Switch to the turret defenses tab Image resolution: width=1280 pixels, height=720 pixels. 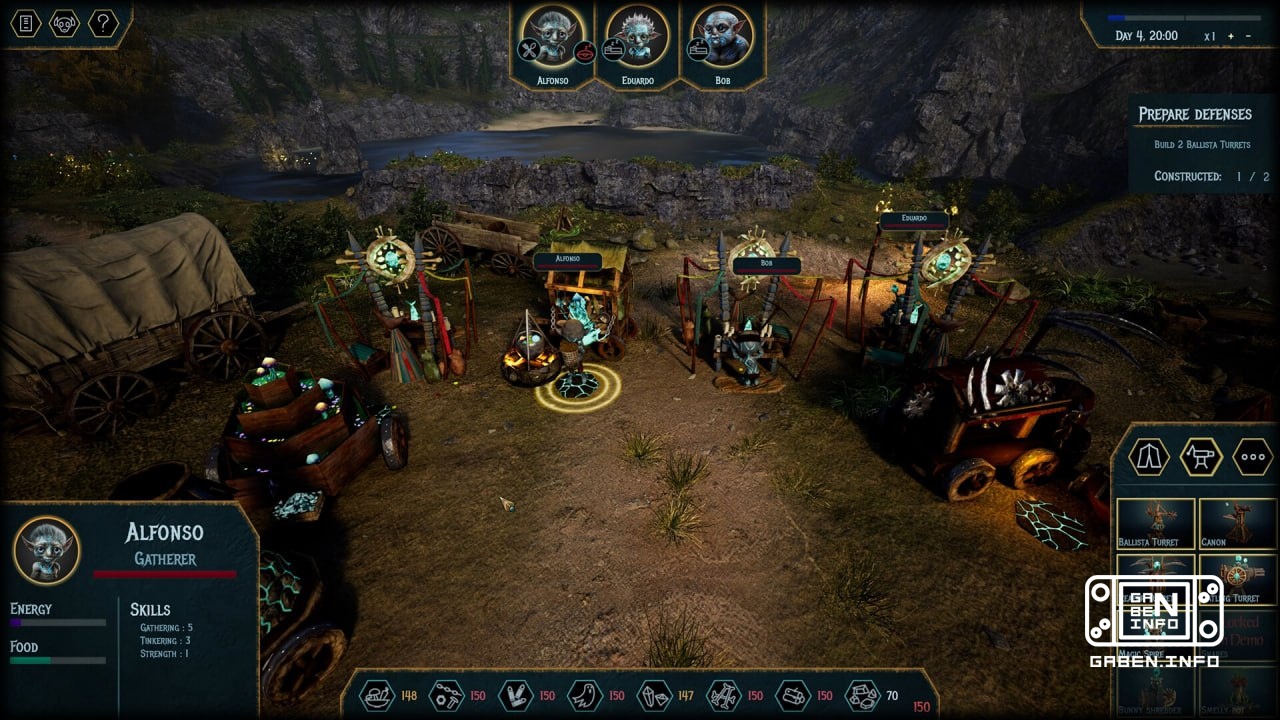1201,457
